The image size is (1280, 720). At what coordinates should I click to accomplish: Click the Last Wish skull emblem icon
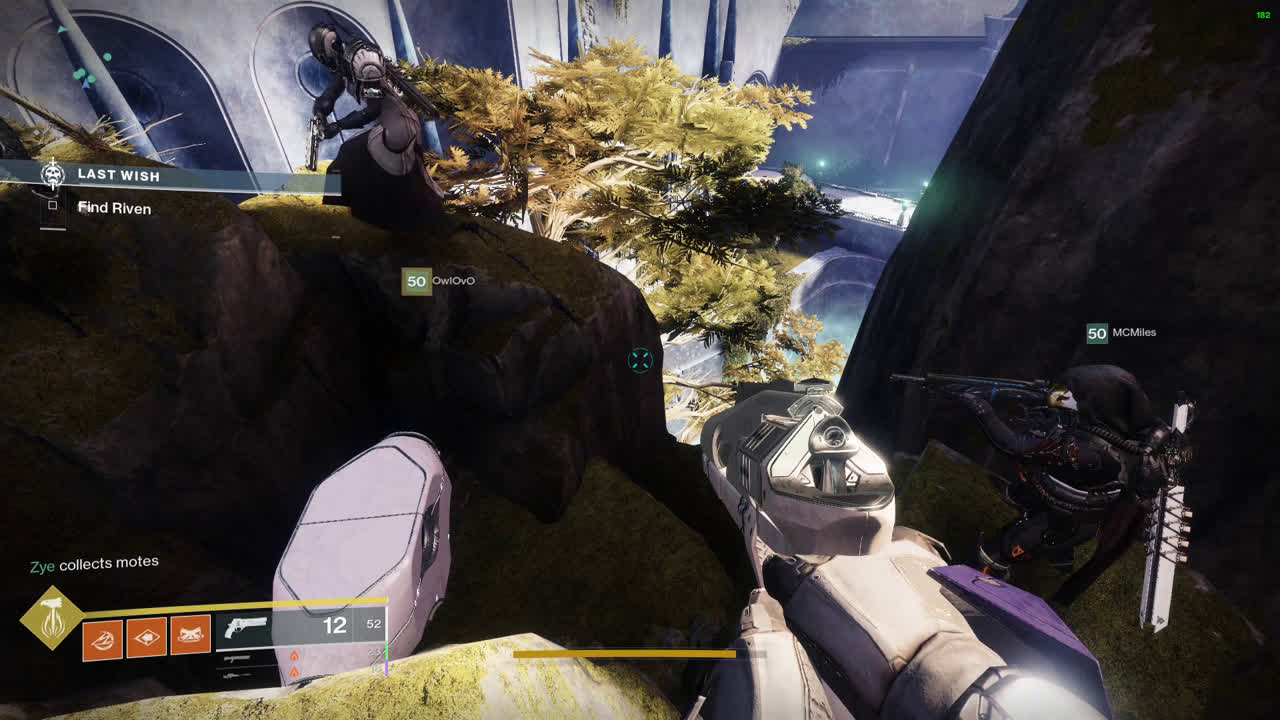point(53,175)
